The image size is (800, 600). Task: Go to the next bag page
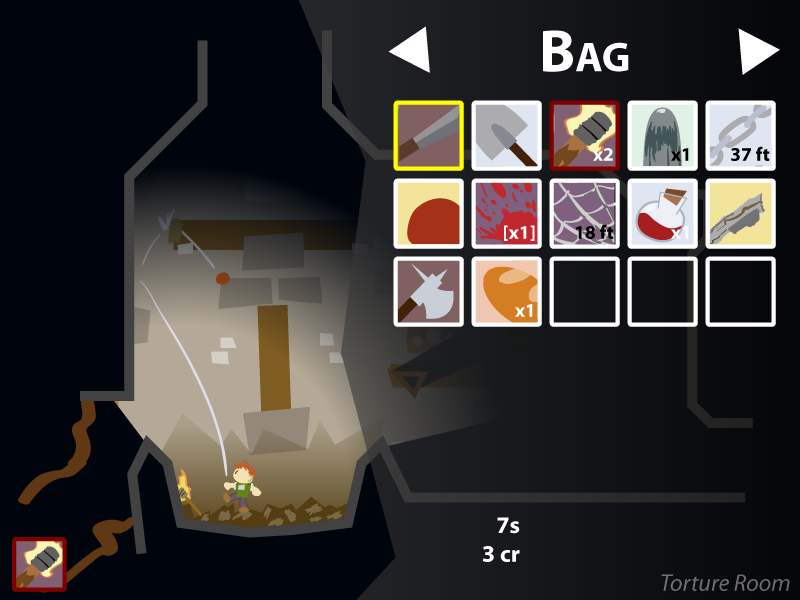758,51
